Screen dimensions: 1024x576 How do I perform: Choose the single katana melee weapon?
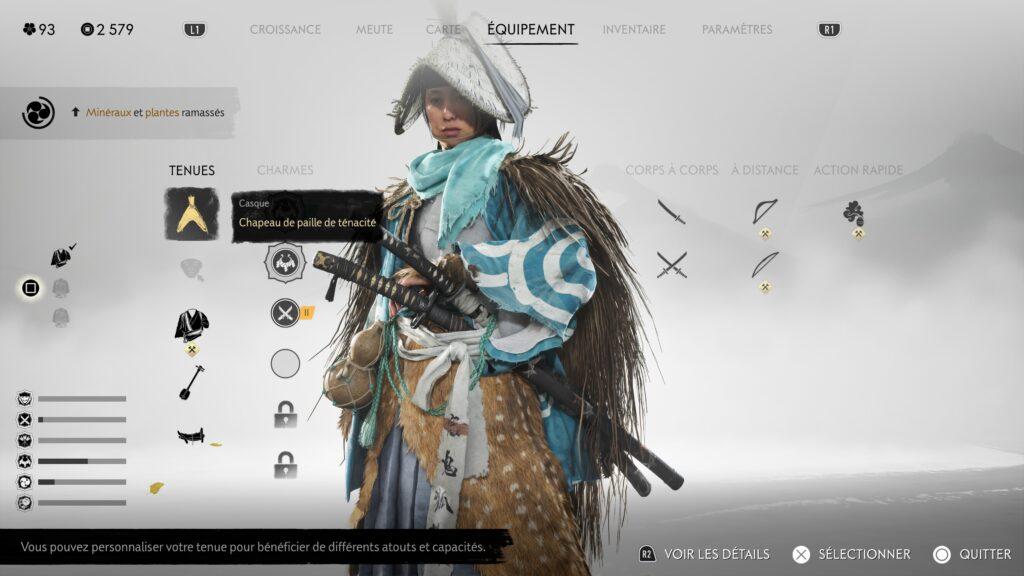[672, 211]
